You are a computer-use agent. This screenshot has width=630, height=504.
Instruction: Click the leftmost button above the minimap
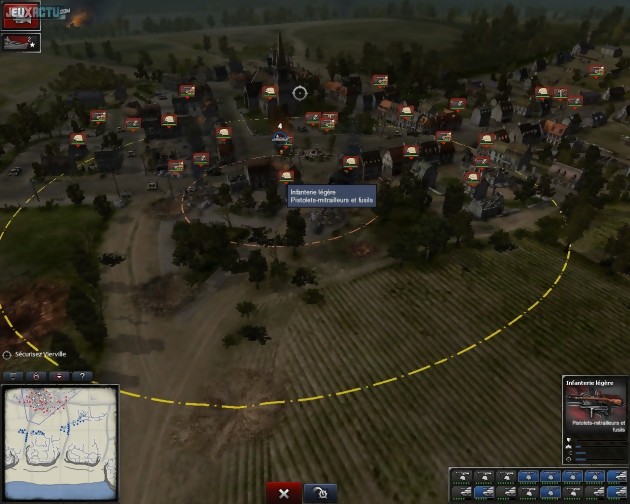[x=14, y=376]
